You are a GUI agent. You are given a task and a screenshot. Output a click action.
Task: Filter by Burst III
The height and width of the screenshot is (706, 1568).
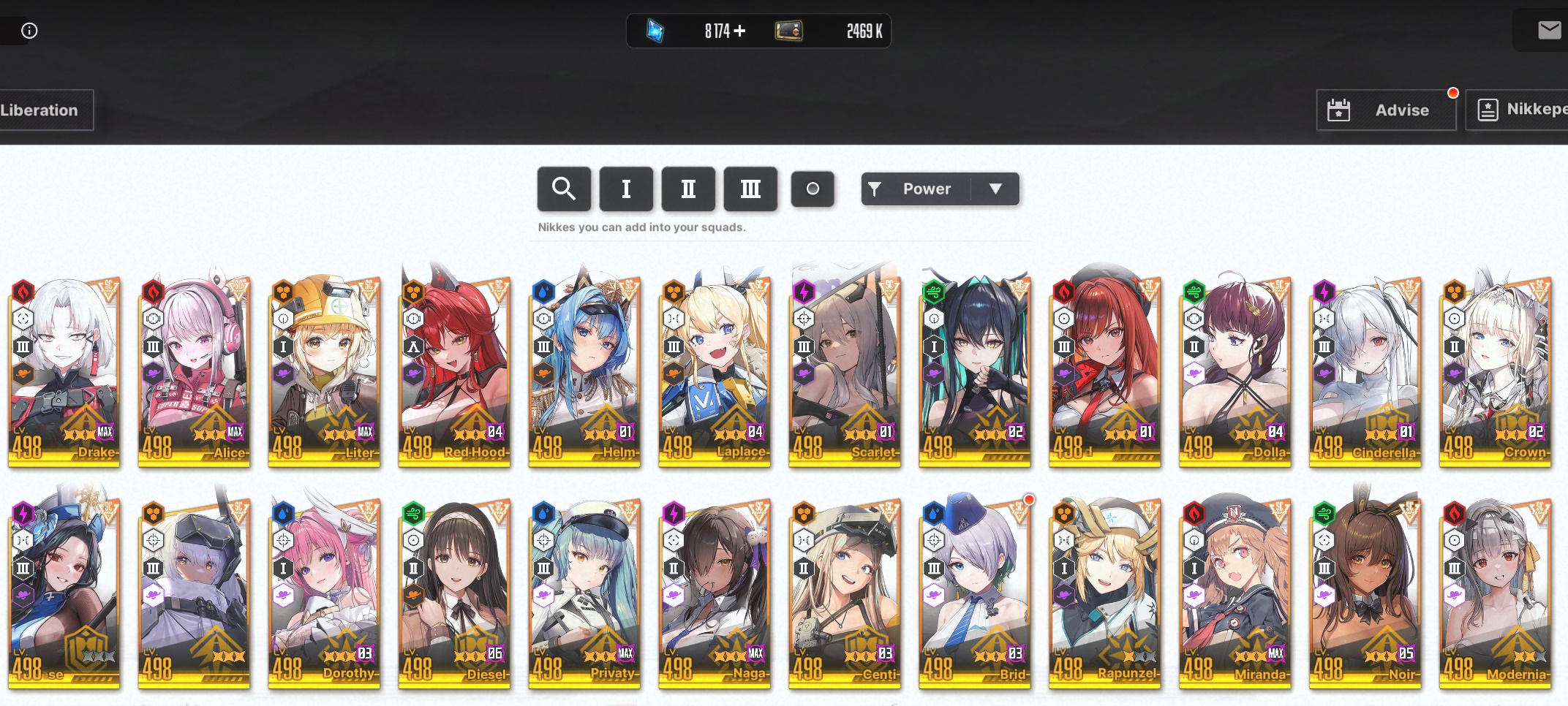(750, 189)
